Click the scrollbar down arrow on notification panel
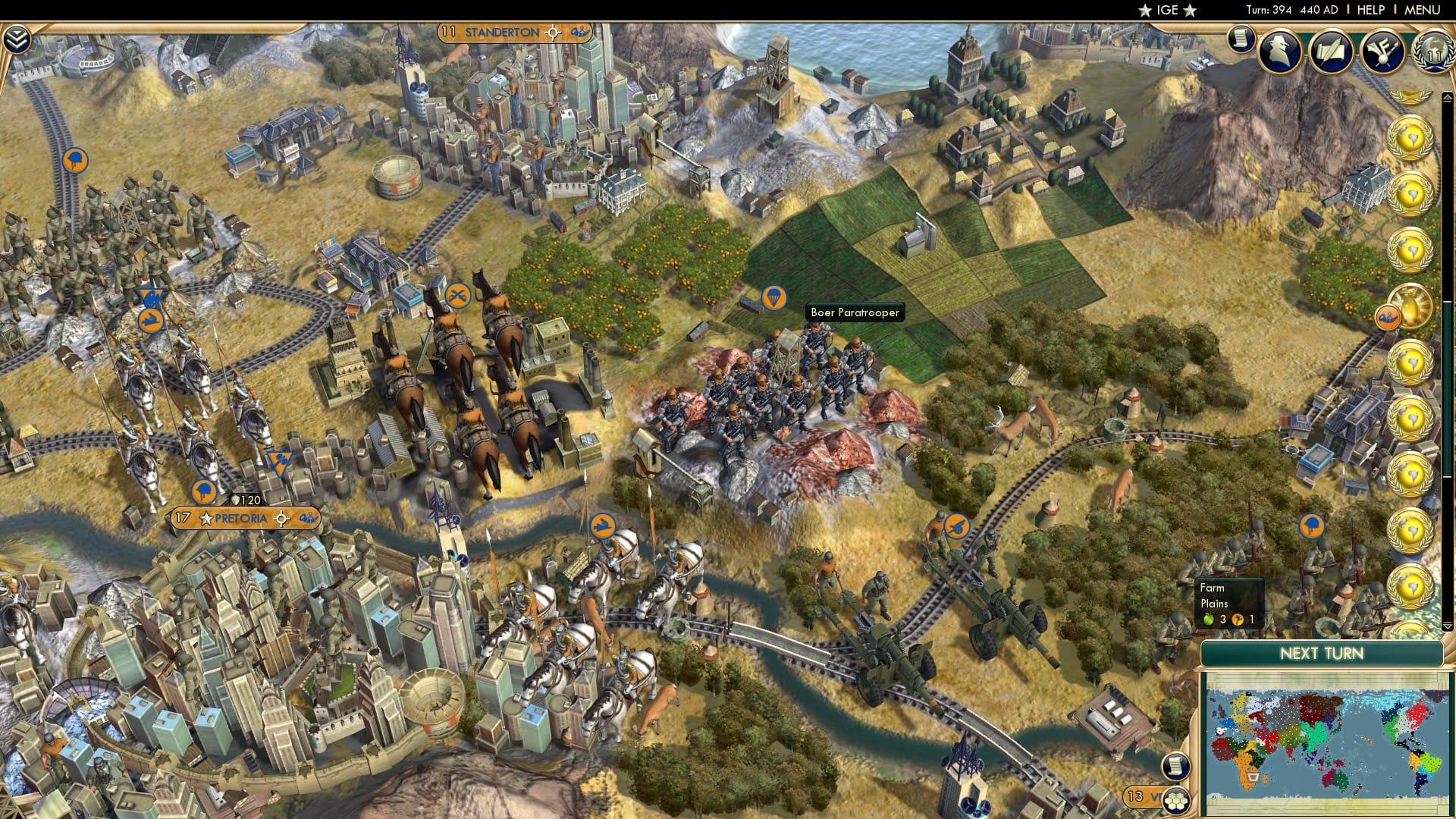The height and width of the screenshot is (819, 1456). 1448,625
